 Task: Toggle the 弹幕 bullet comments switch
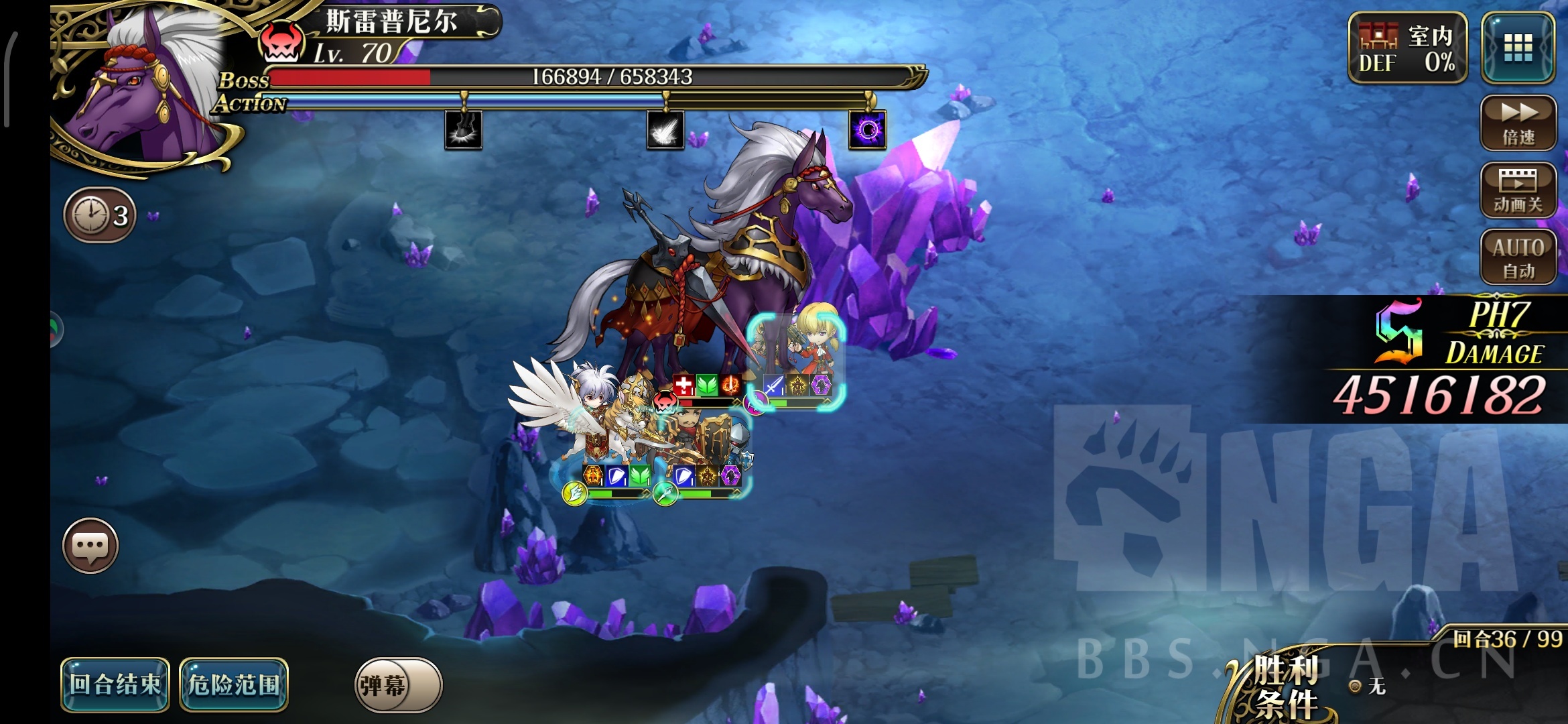click(397, 684)
